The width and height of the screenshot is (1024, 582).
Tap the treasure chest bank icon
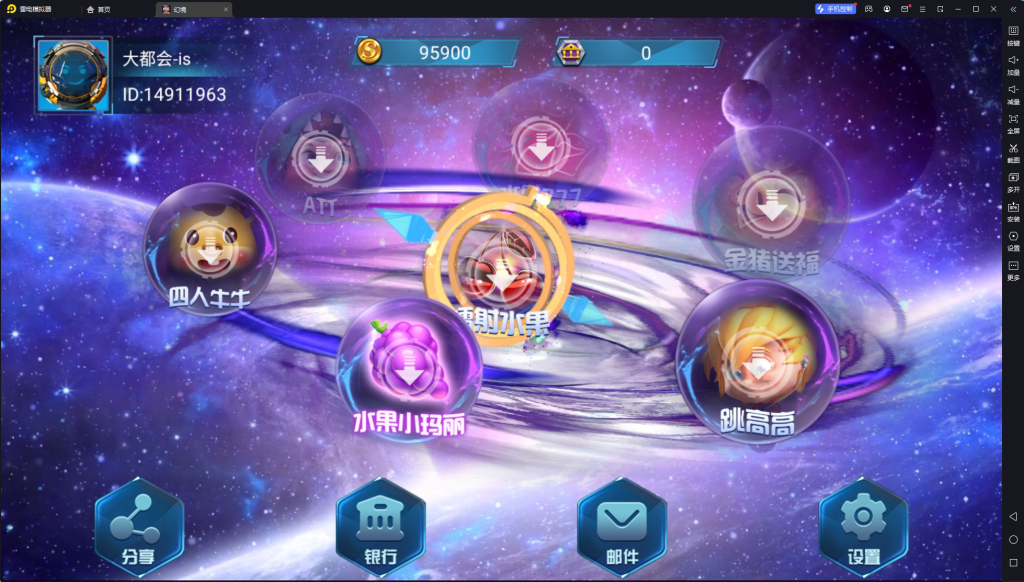[572, 52]
